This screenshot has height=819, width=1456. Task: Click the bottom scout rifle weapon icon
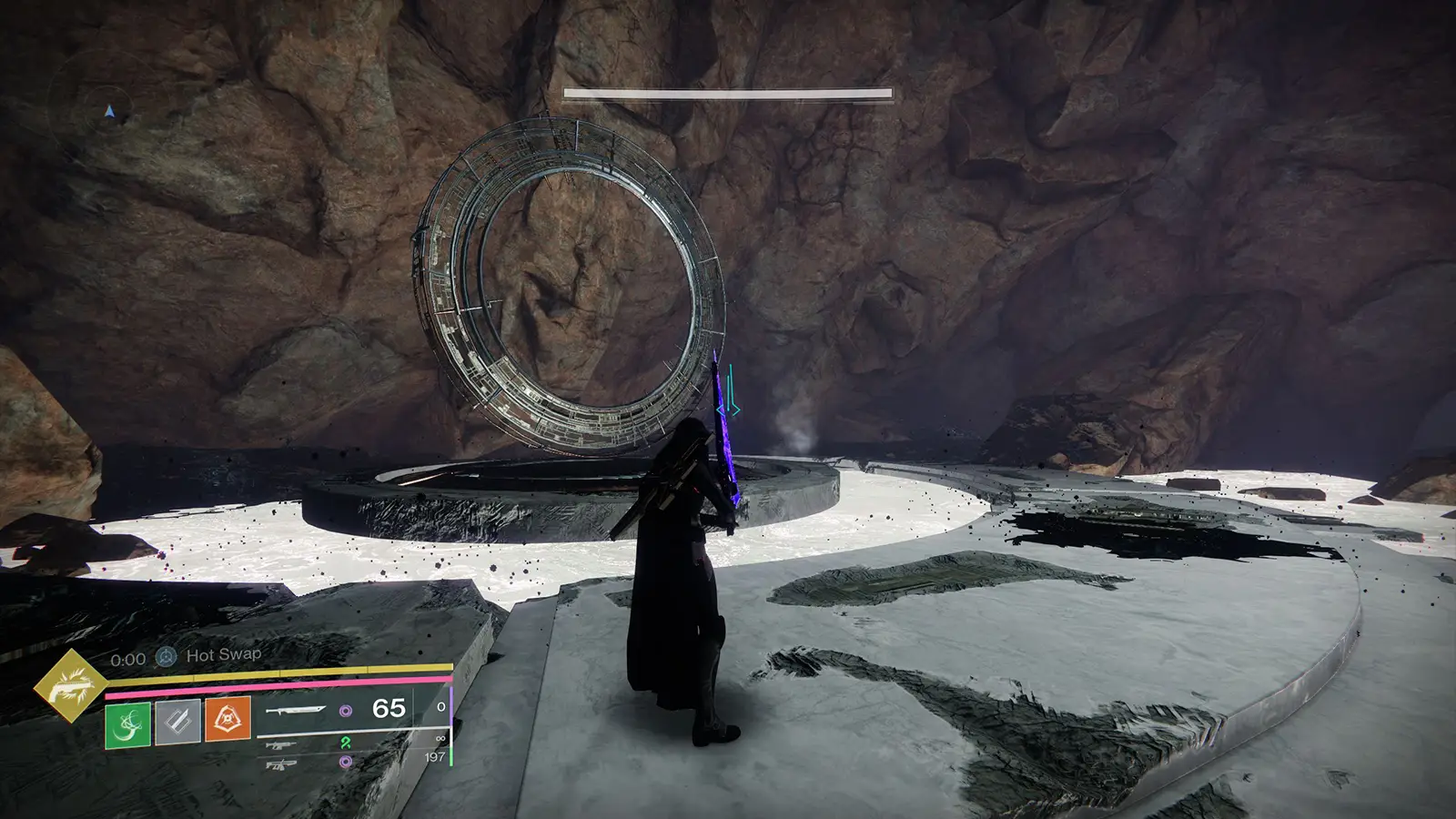click(x=282, y=763)
